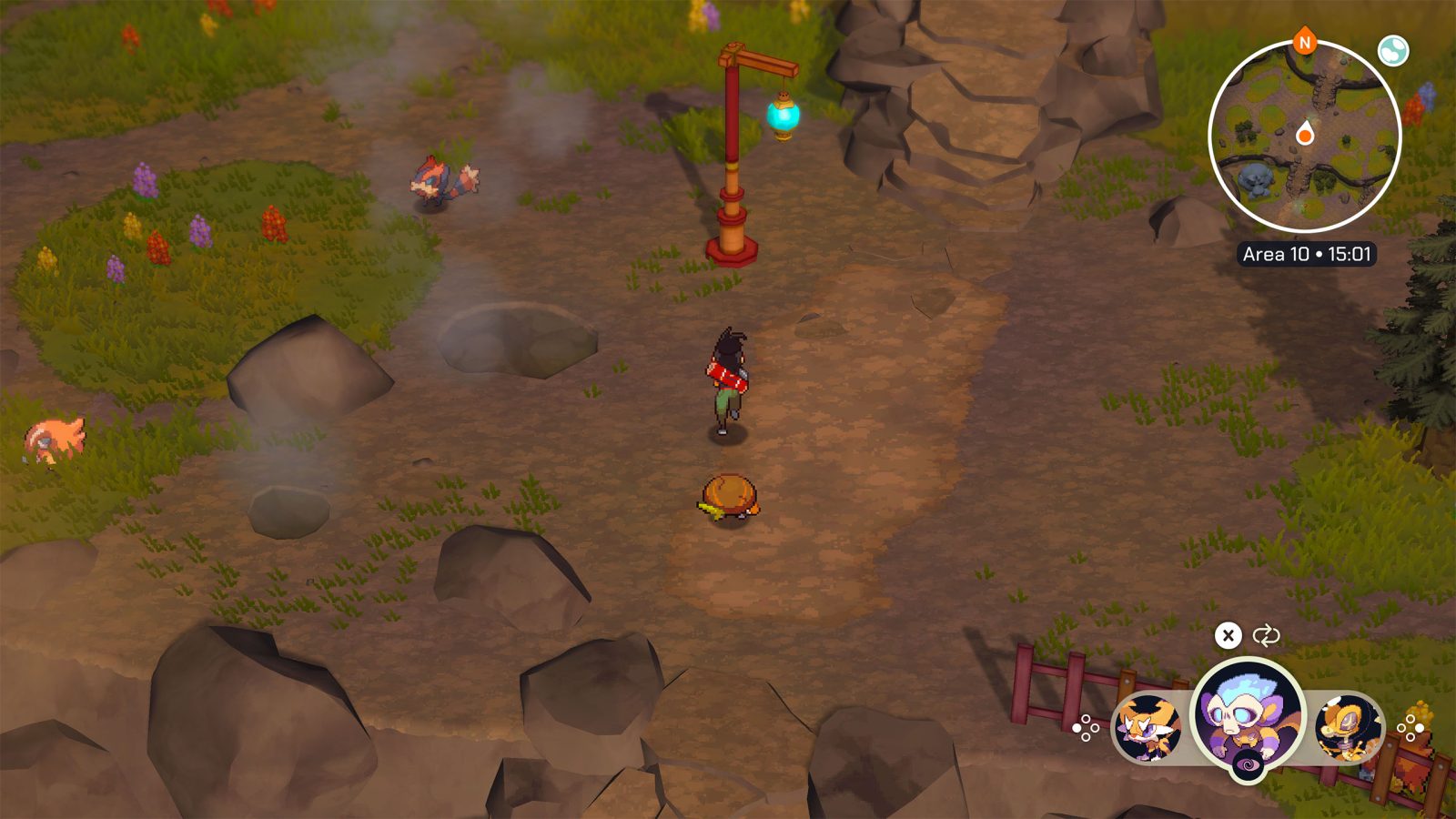Open the circular minimap
This screenshot has width=1456, height=819.
(x=1304, y=136)
